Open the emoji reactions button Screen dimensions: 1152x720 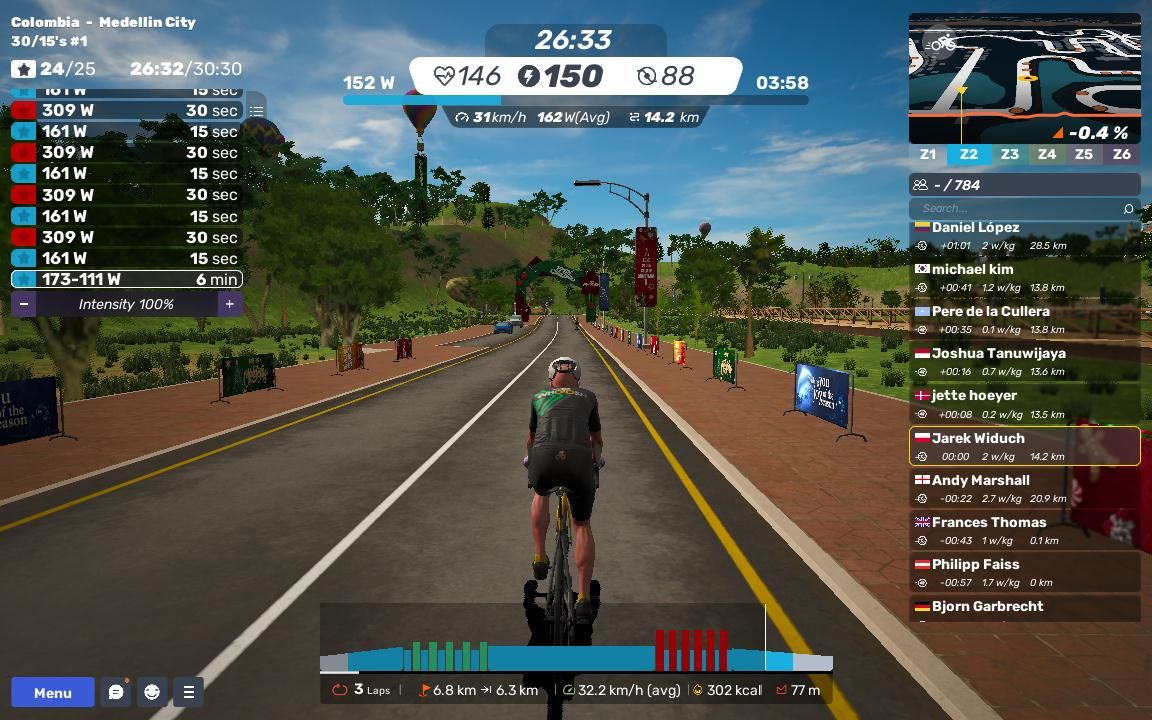pyautogui.click(x=152, y=692)
